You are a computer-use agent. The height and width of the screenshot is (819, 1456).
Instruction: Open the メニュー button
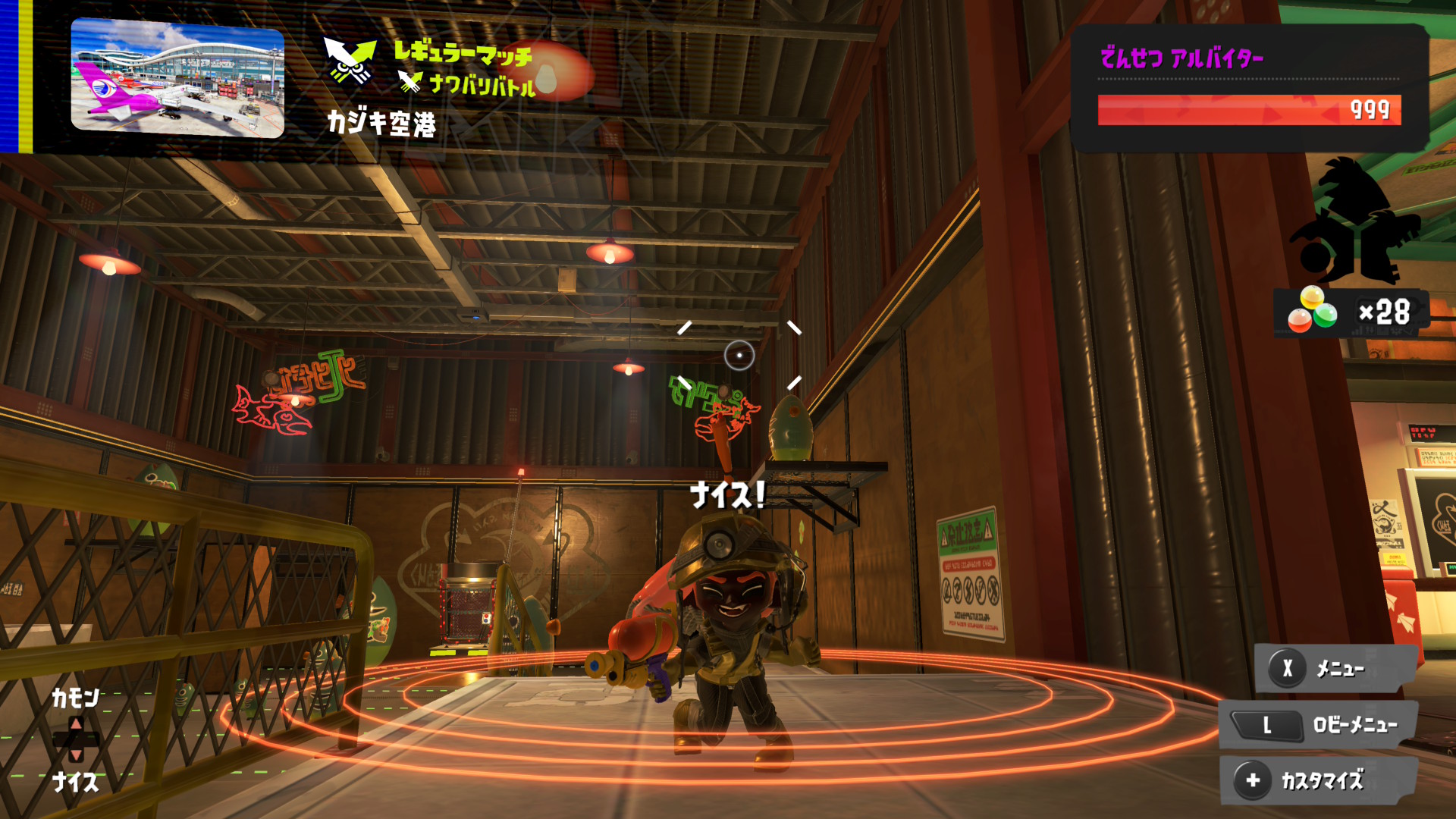coord(1336,669)
